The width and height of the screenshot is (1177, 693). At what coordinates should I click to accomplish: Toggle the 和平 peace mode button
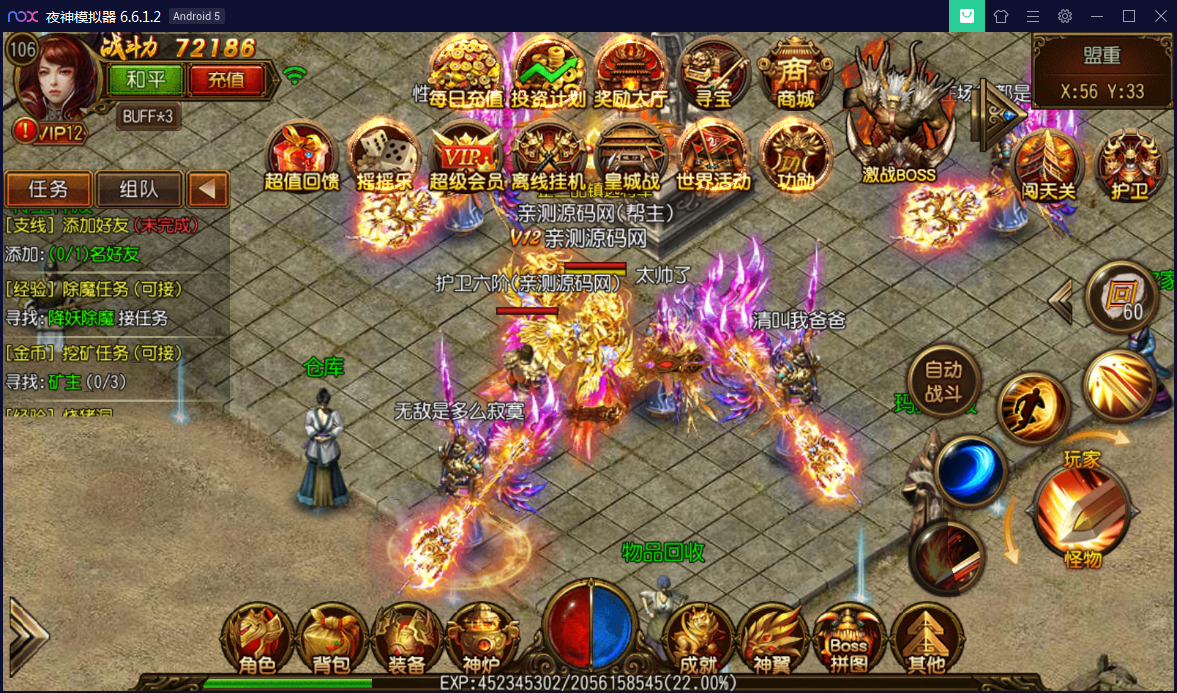pyautogui.click(x=146, y=79)
